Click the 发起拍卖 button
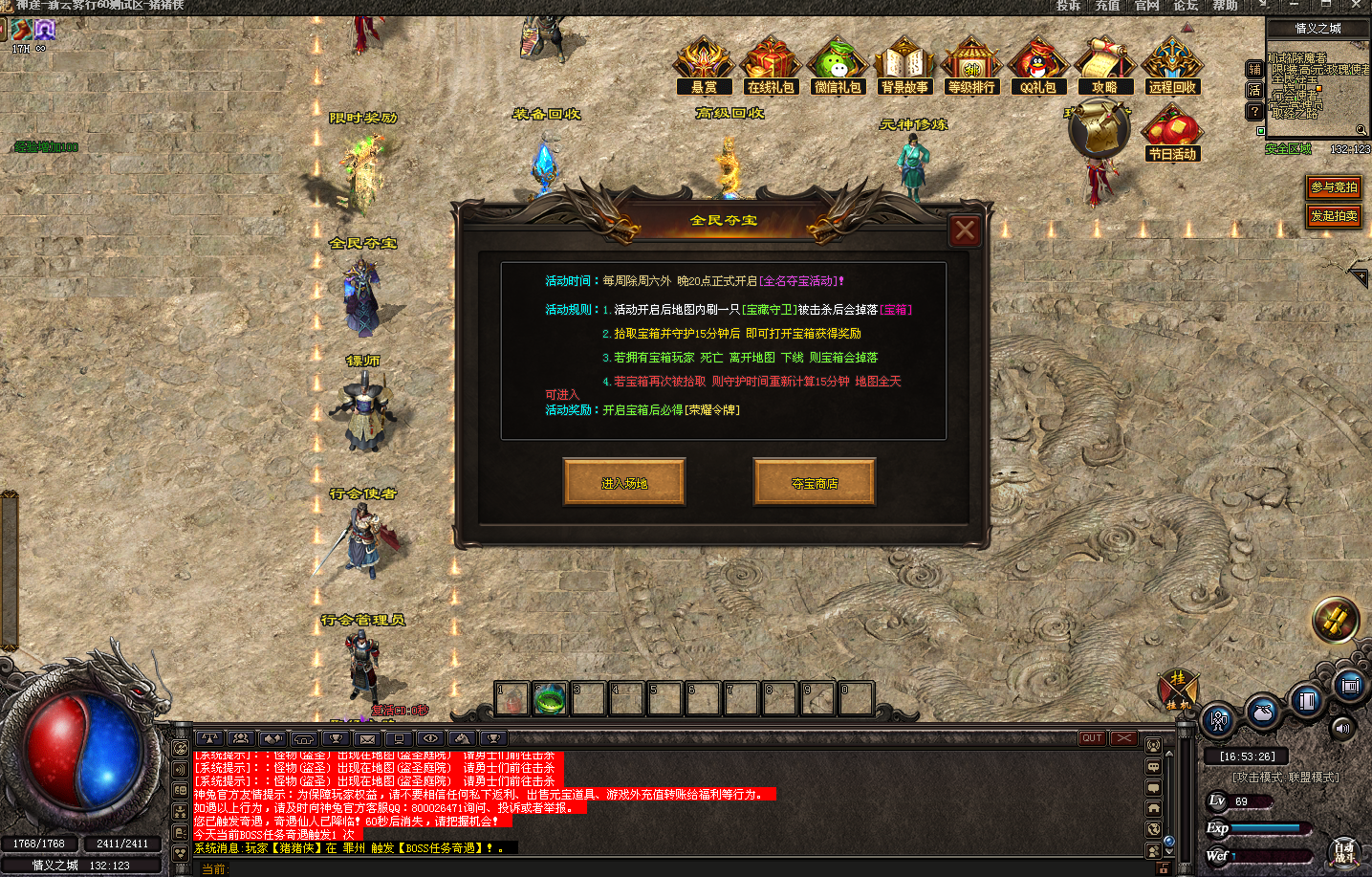 (1334, 216)
